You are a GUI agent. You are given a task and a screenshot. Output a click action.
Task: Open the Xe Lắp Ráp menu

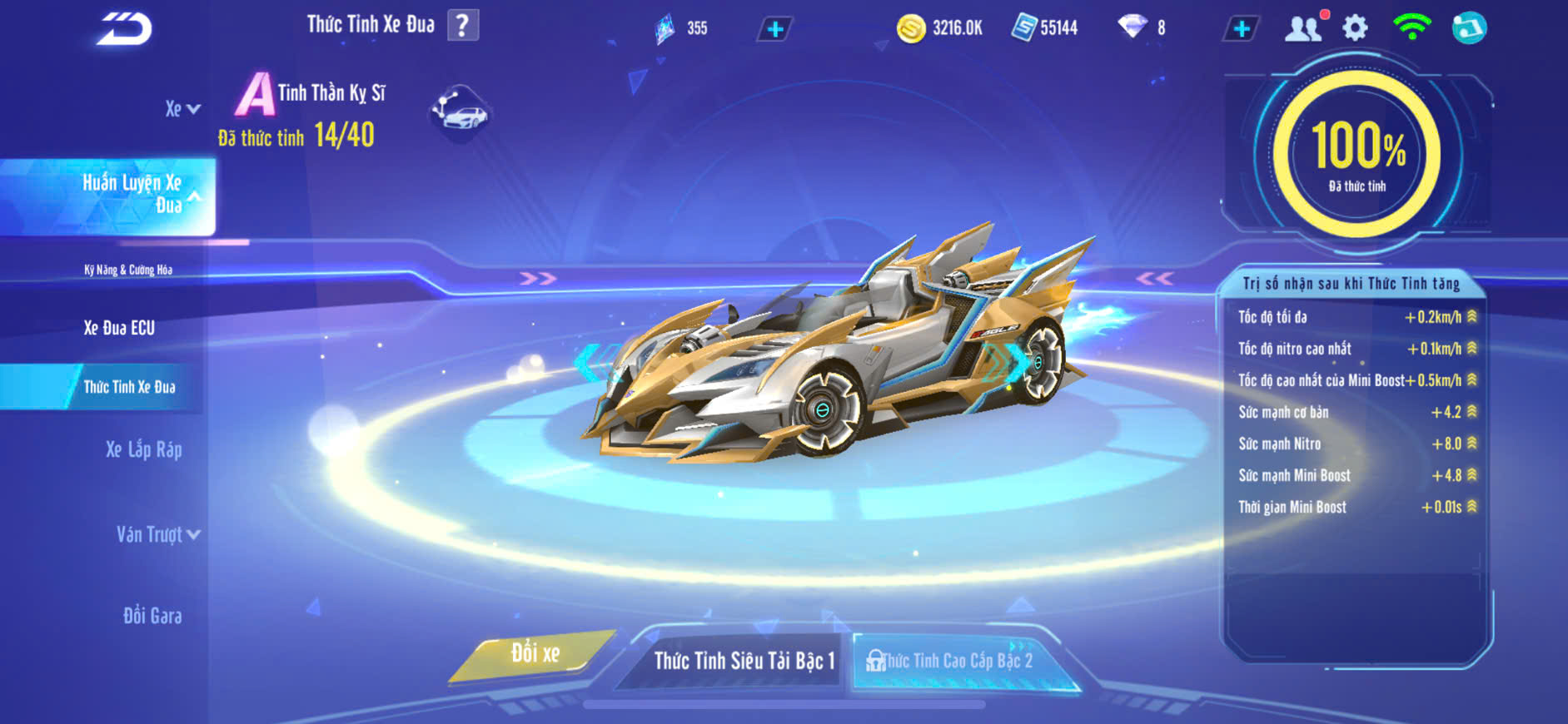pyautogui.click(x=143, y=450)
